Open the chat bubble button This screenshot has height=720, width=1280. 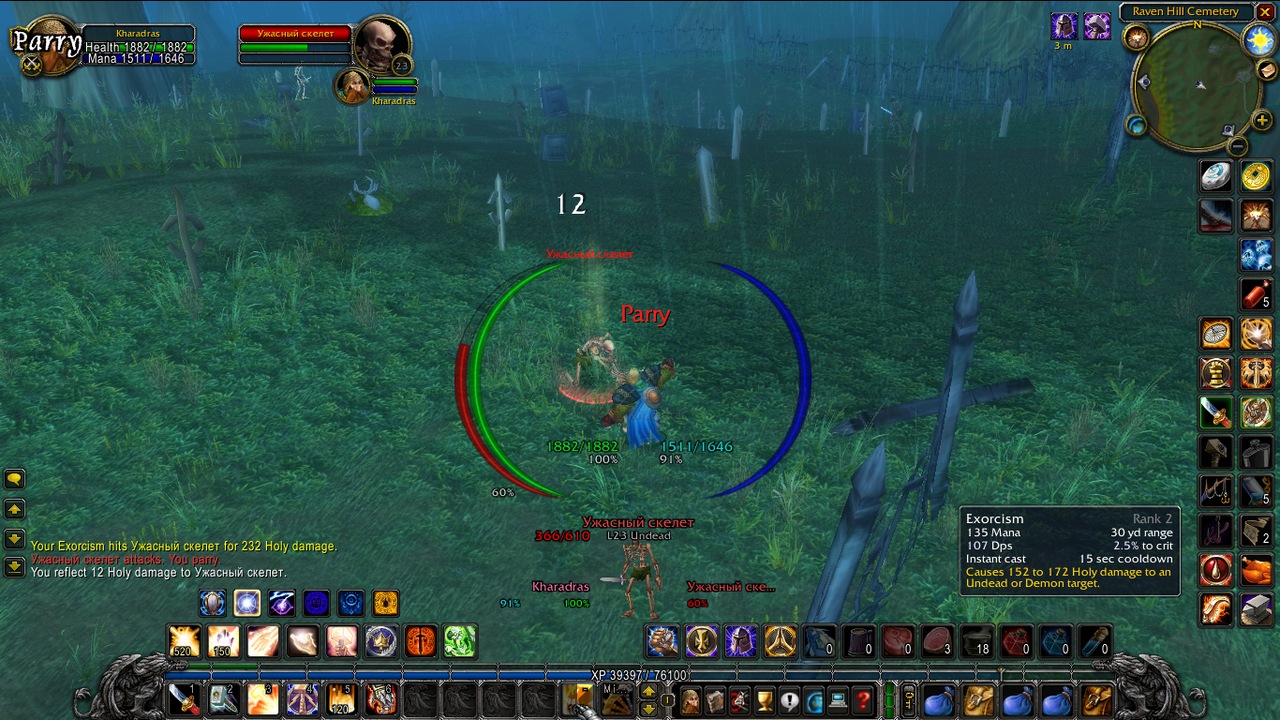(x=14, y=480)
